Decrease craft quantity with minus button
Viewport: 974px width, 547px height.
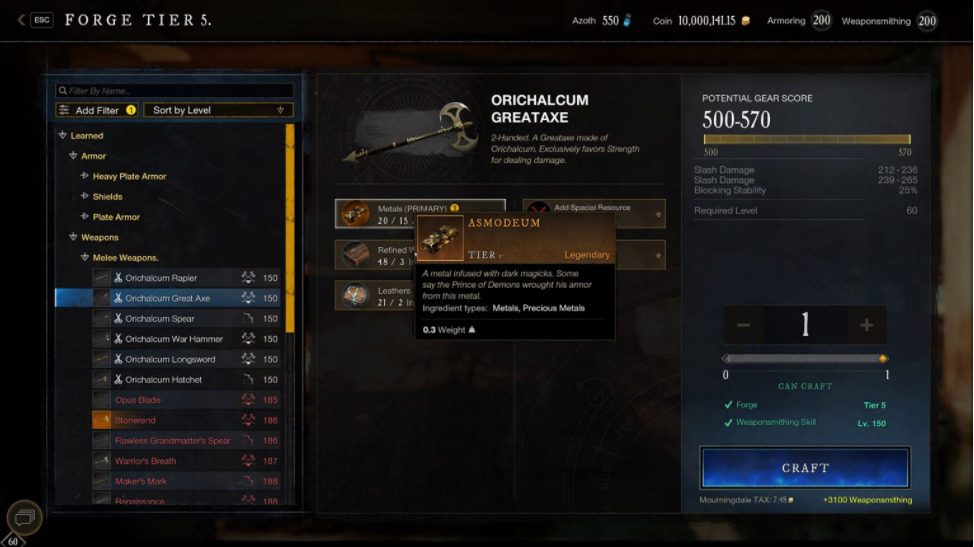(743, 325)
